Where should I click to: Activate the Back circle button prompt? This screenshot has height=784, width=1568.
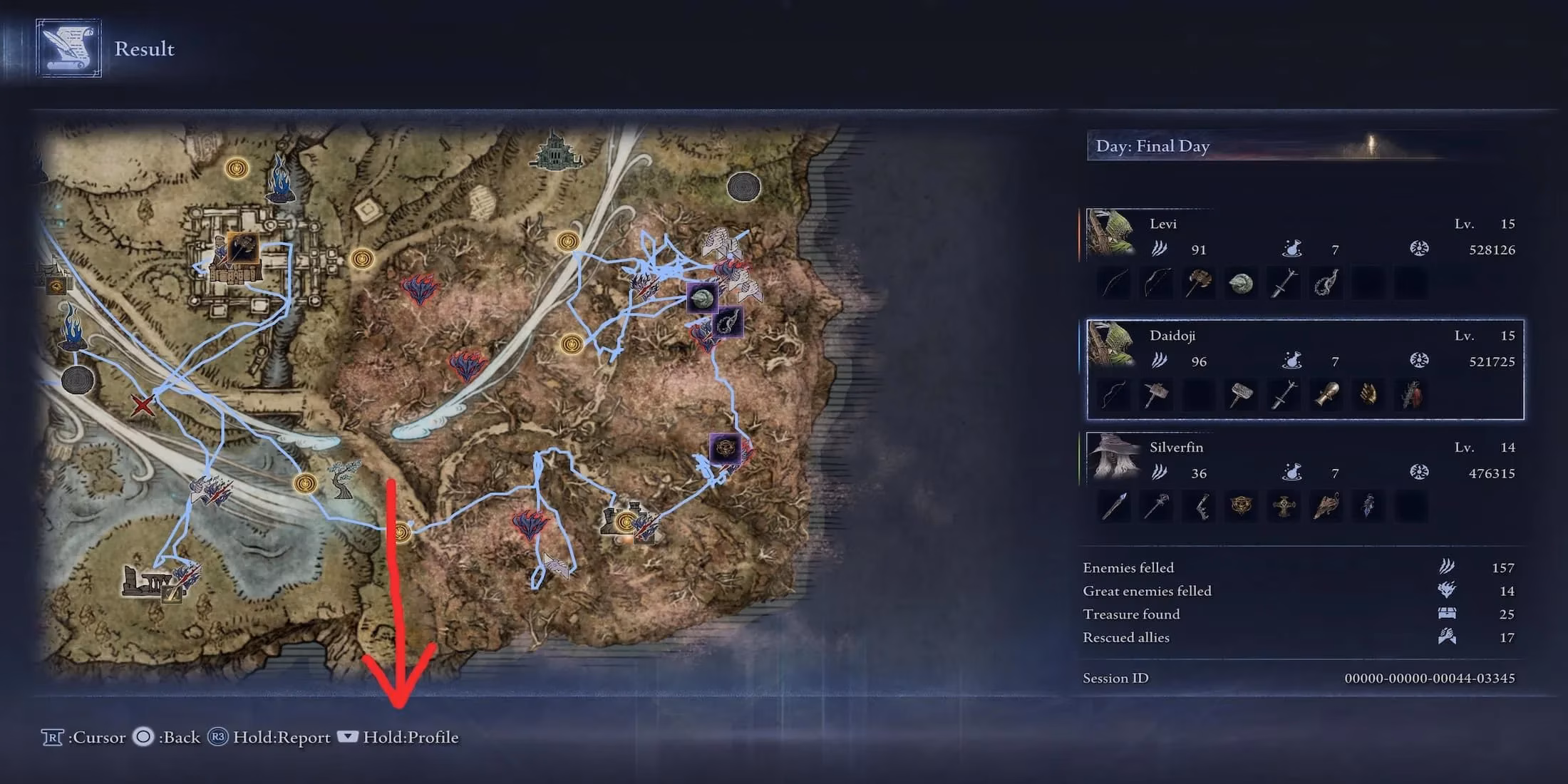(143, 738)
